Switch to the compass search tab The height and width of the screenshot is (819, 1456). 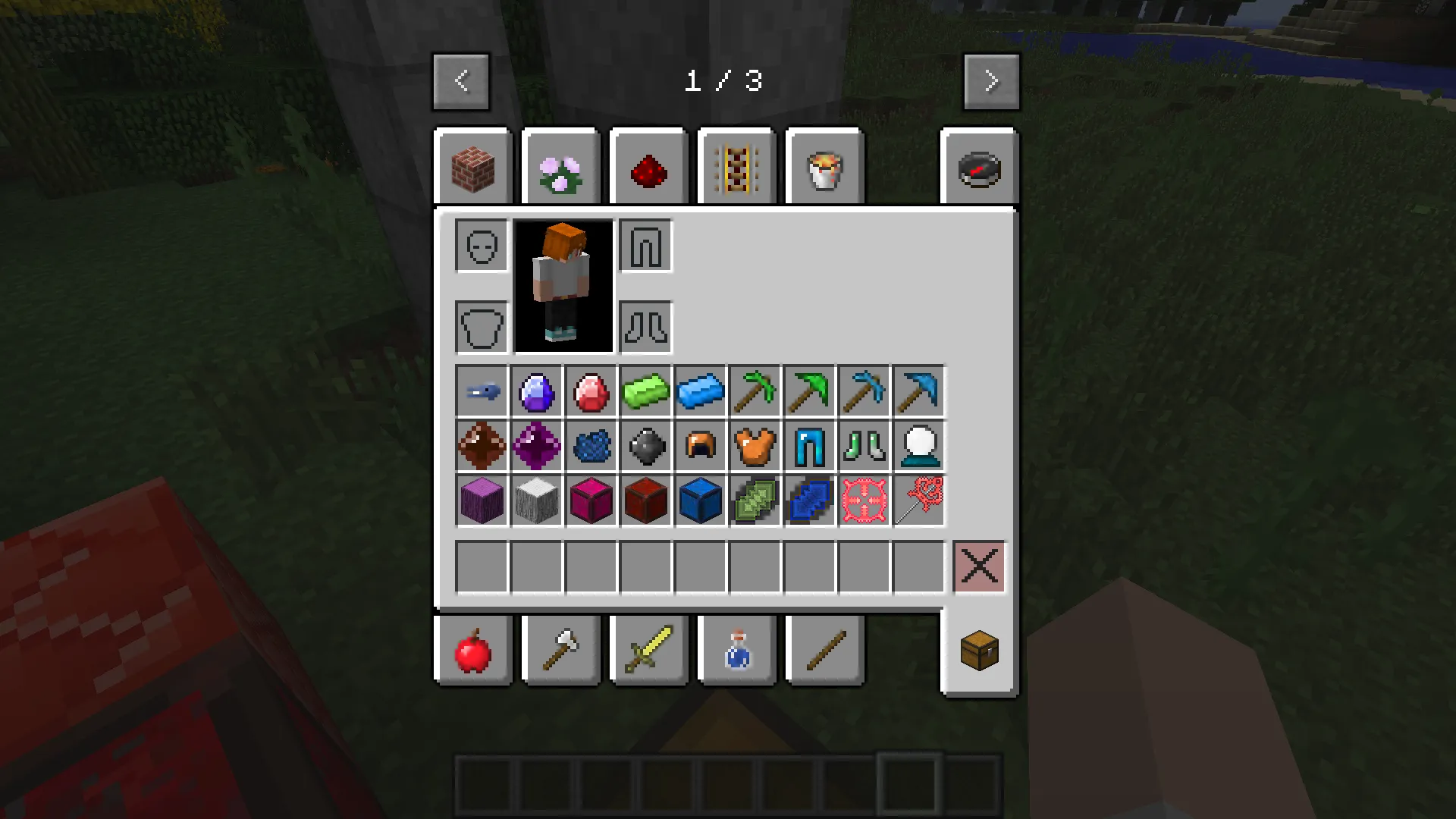979,167
